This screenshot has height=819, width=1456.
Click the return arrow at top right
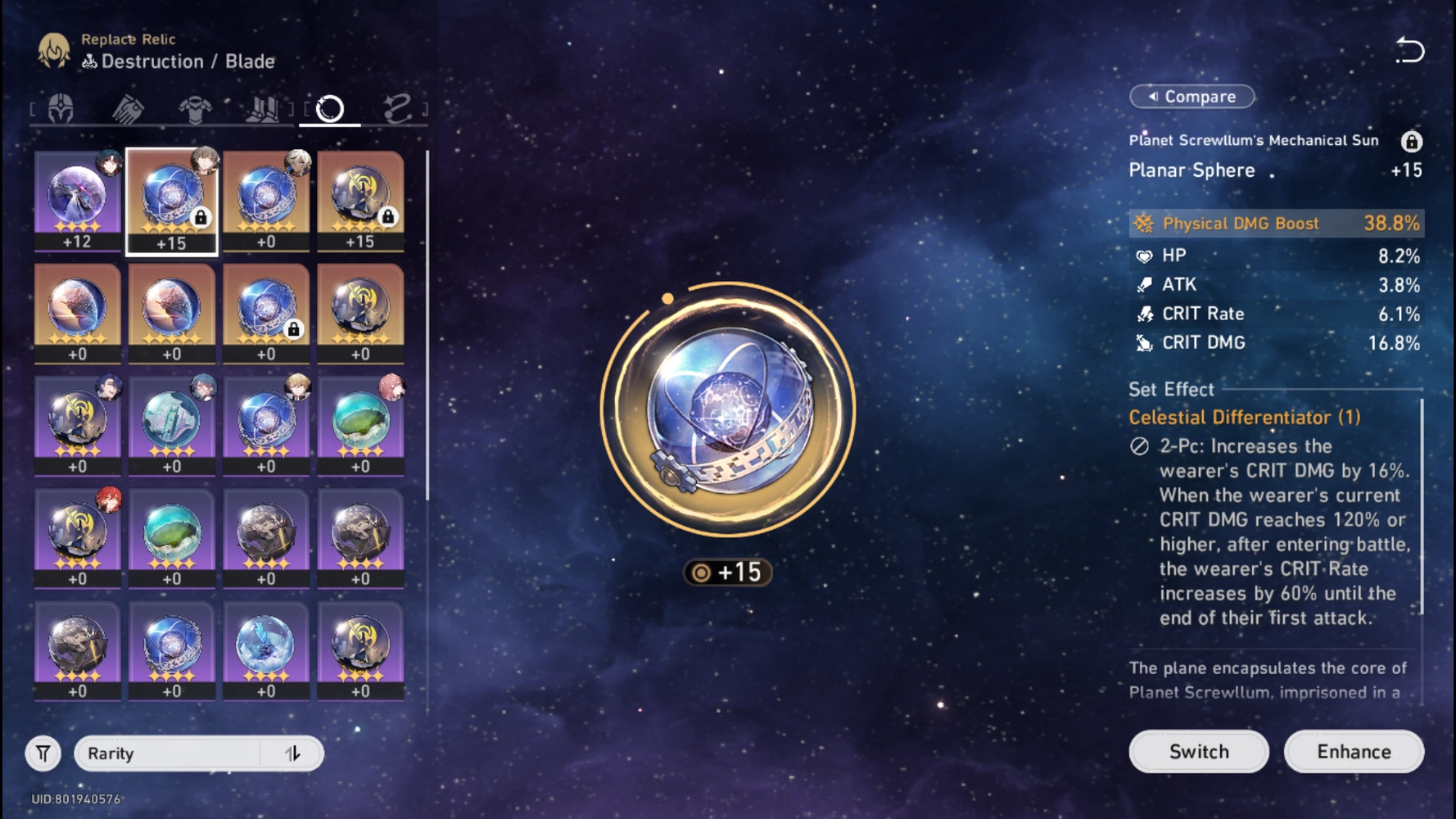1412,49
